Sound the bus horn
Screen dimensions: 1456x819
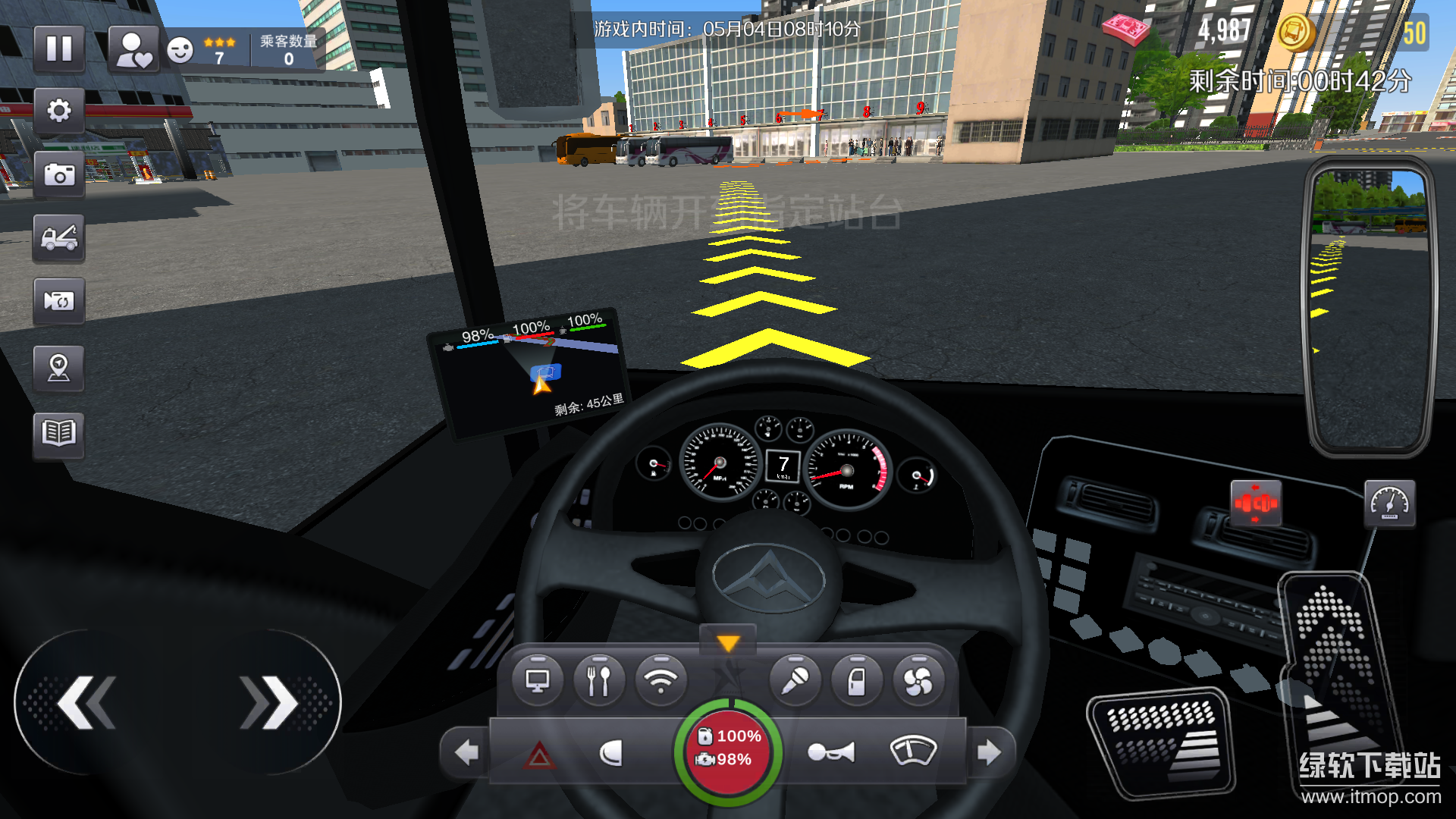point(831,752)
